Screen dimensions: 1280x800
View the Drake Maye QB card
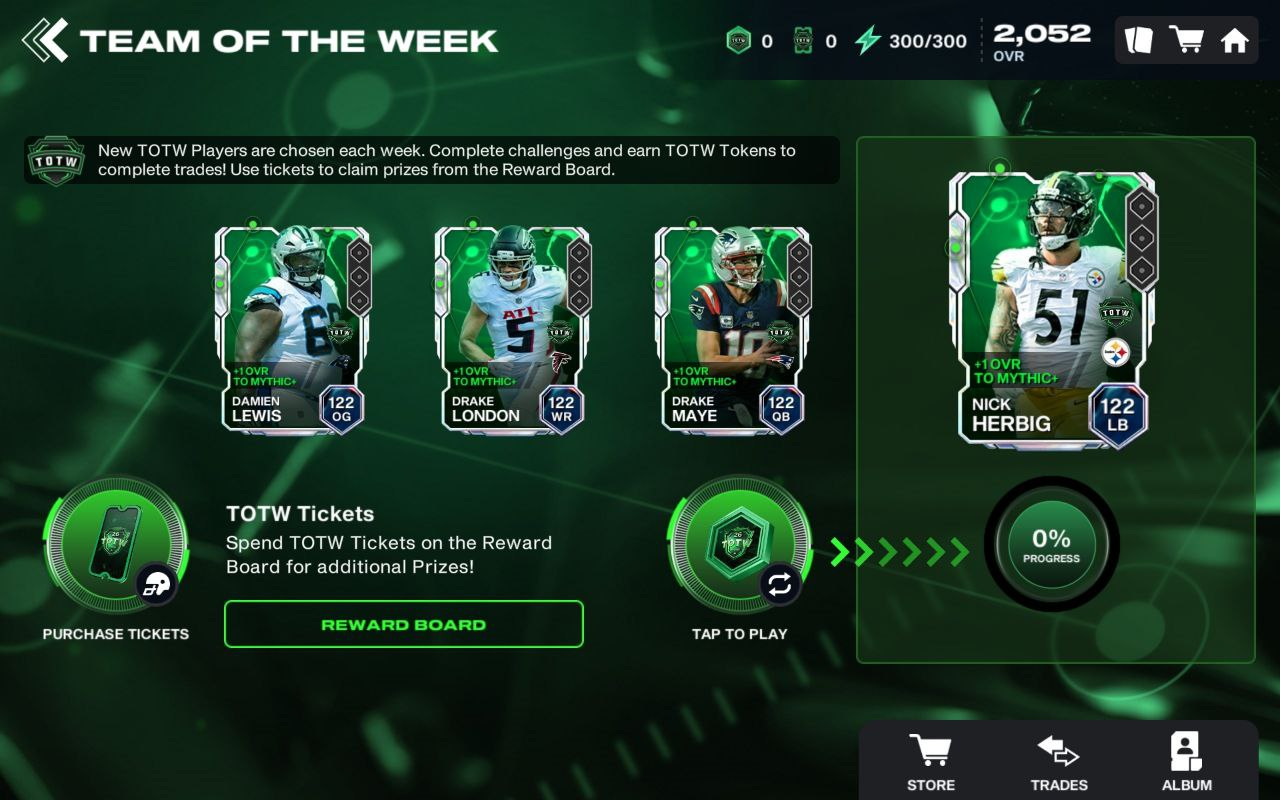click(732, 330)
